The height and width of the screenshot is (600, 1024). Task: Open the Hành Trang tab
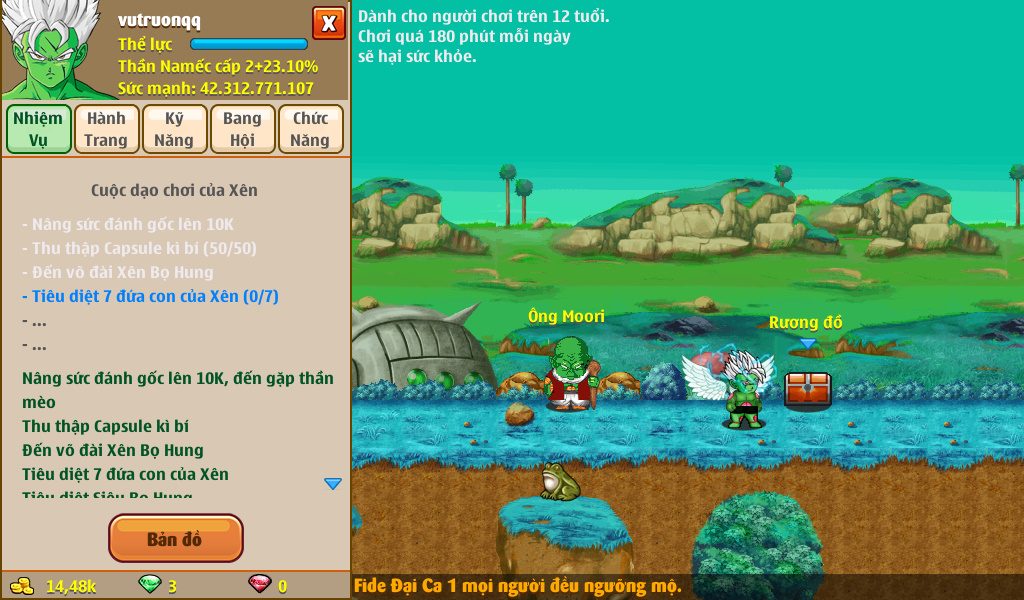pos(106,129)
